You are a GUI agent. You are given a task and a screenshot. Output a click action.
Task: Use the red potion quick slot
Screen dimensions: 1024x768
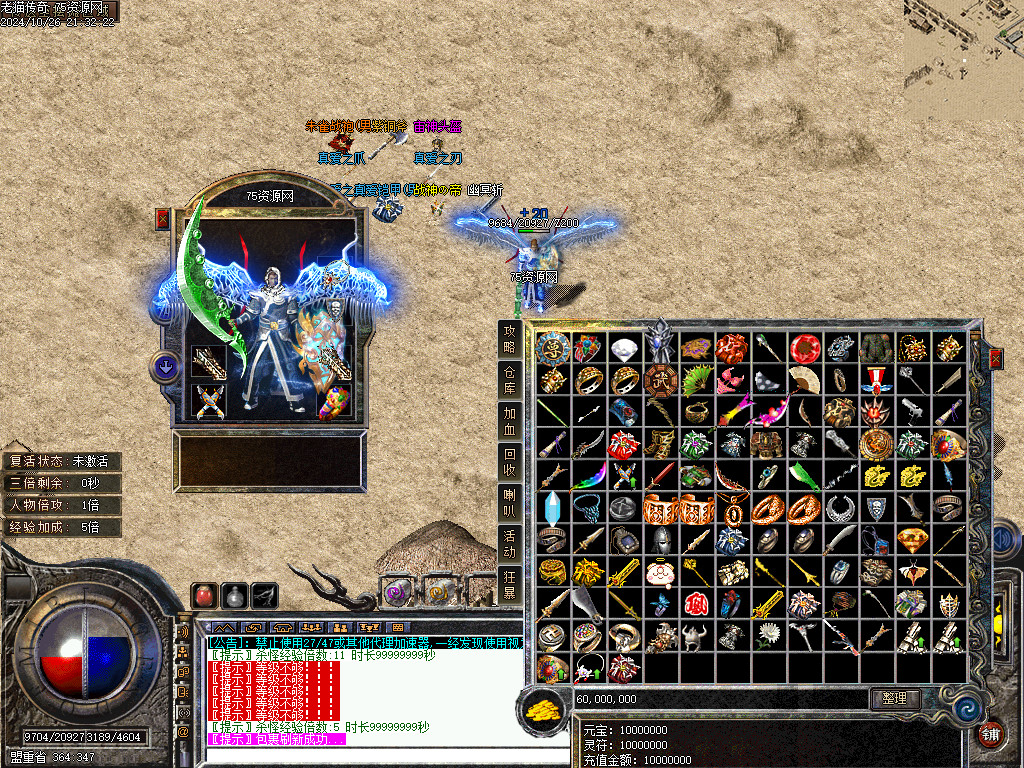tap(205, 595)
